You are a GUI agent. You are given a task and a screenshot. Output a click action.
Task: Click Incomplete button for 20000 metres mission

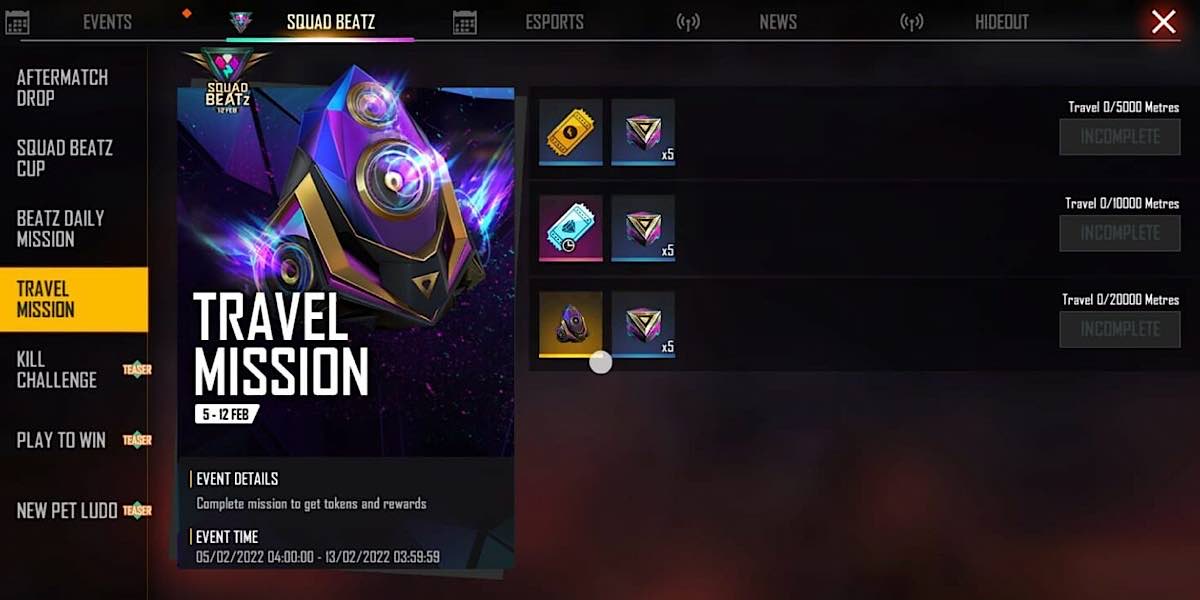point(1119,329)
